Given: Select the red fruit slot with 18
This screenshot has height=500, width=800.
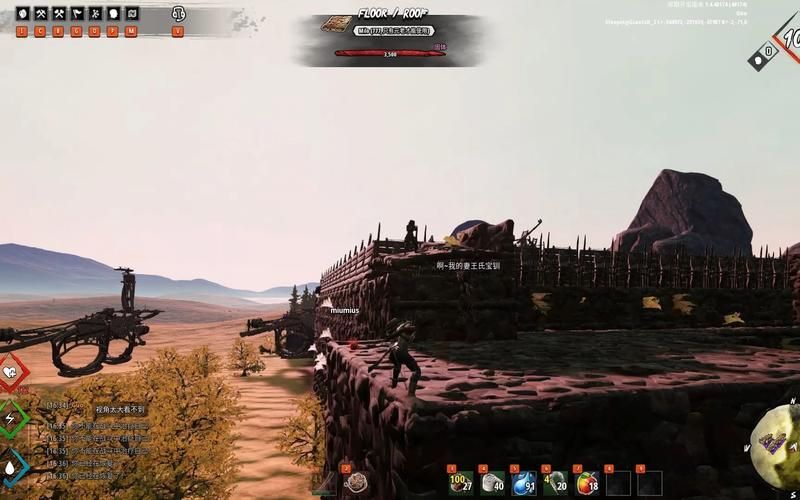Looking at the screenshot, I should [587, 483].
